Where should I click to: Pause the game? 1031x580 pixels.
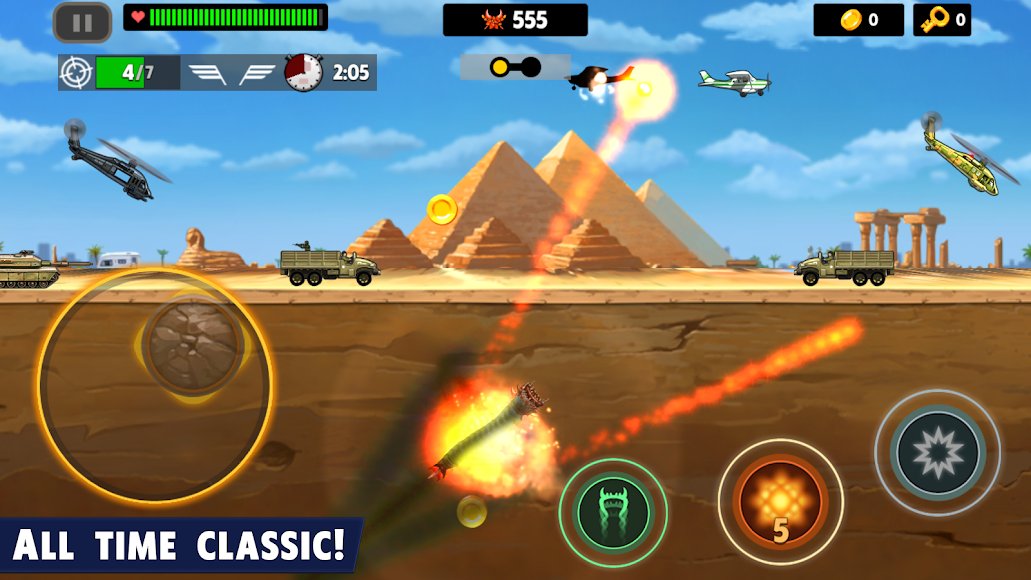pyautogui.click(x=82, y=21)
